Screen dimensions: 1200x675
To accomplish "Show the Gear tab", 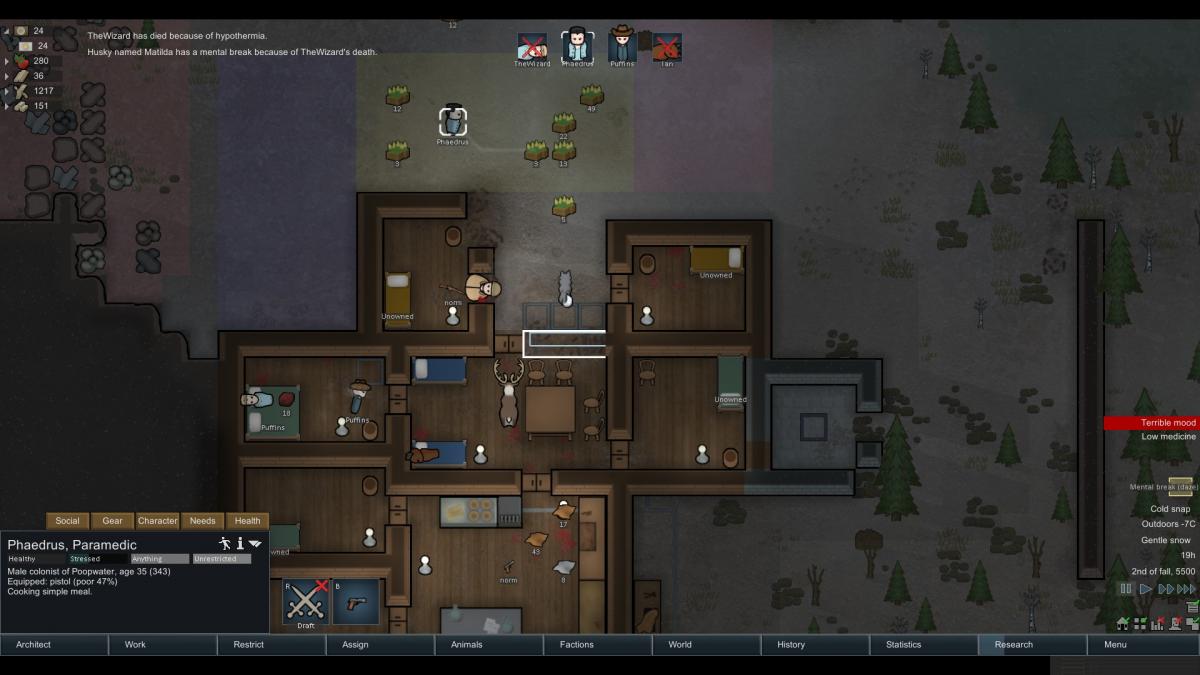I will coord(112,521).
